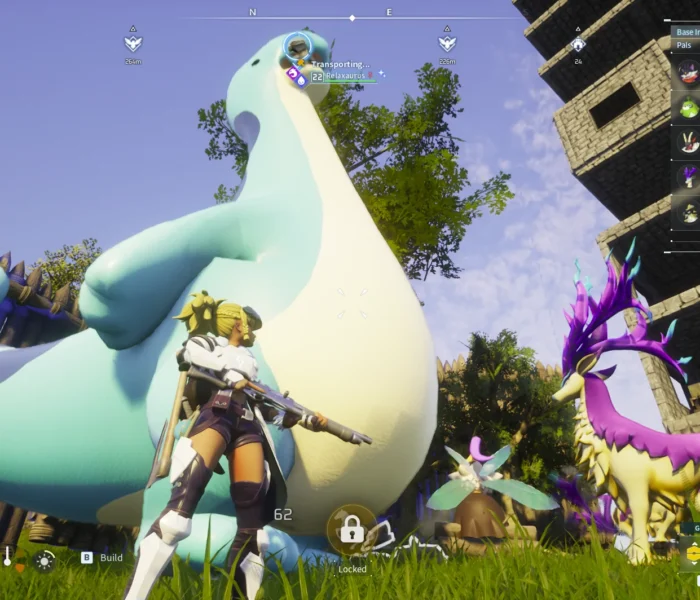
Task: Click the compass base marker showing 264m
Action: [x=133, y=44]
